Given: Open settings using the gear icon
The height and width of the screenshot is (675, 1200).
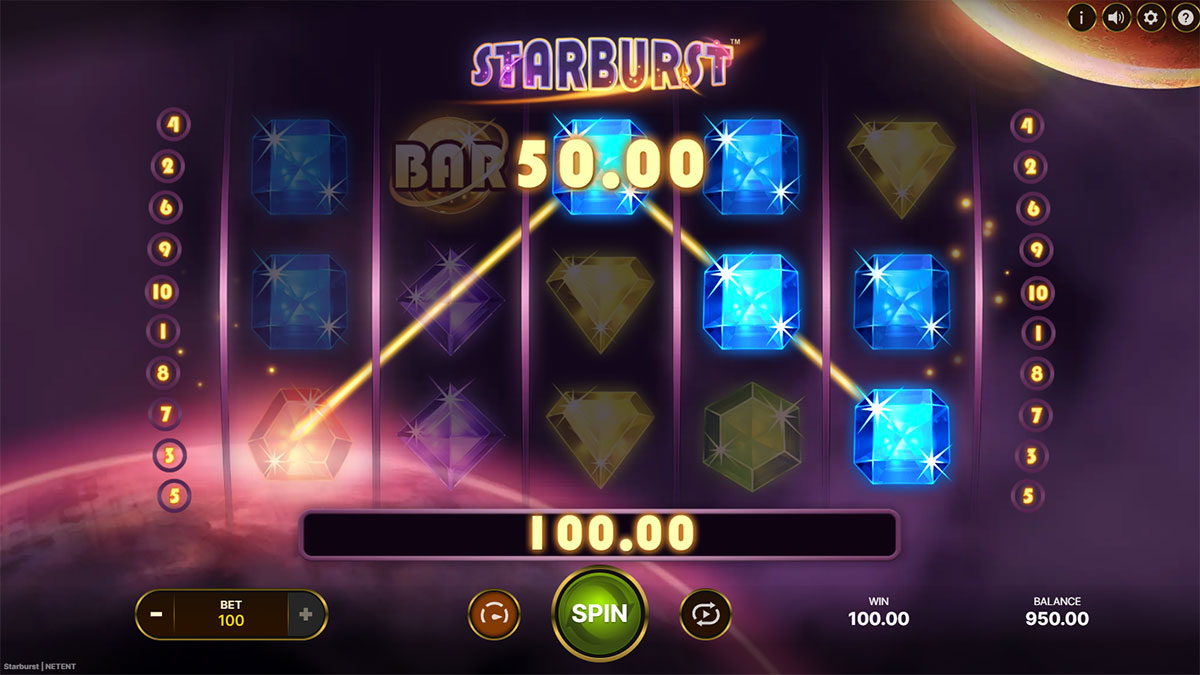Looking at the screenshot, I should click(x=1150, y=17).
